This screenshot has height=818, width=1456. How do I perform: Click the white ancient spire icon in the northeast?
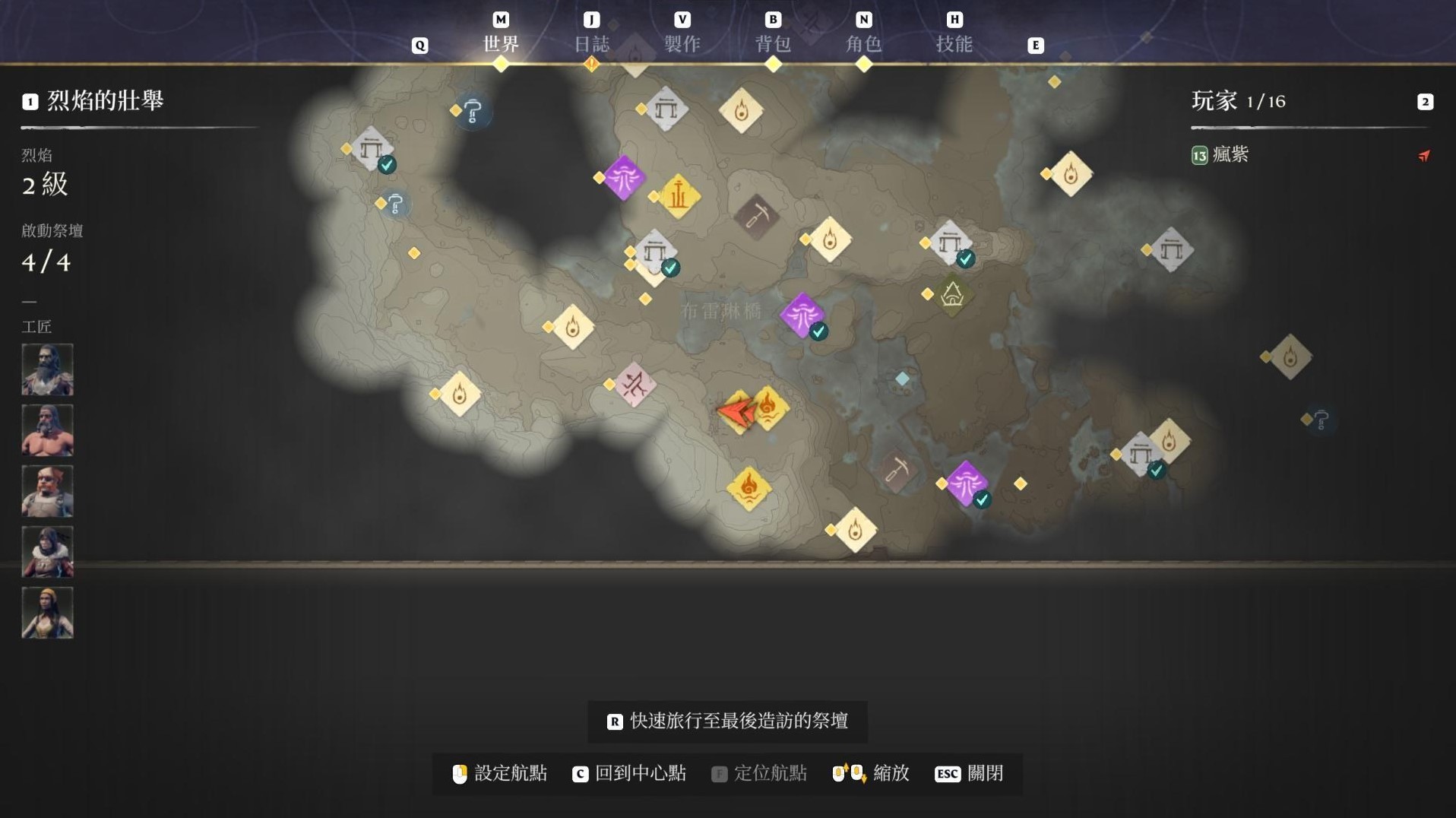tap(1172, 249)
